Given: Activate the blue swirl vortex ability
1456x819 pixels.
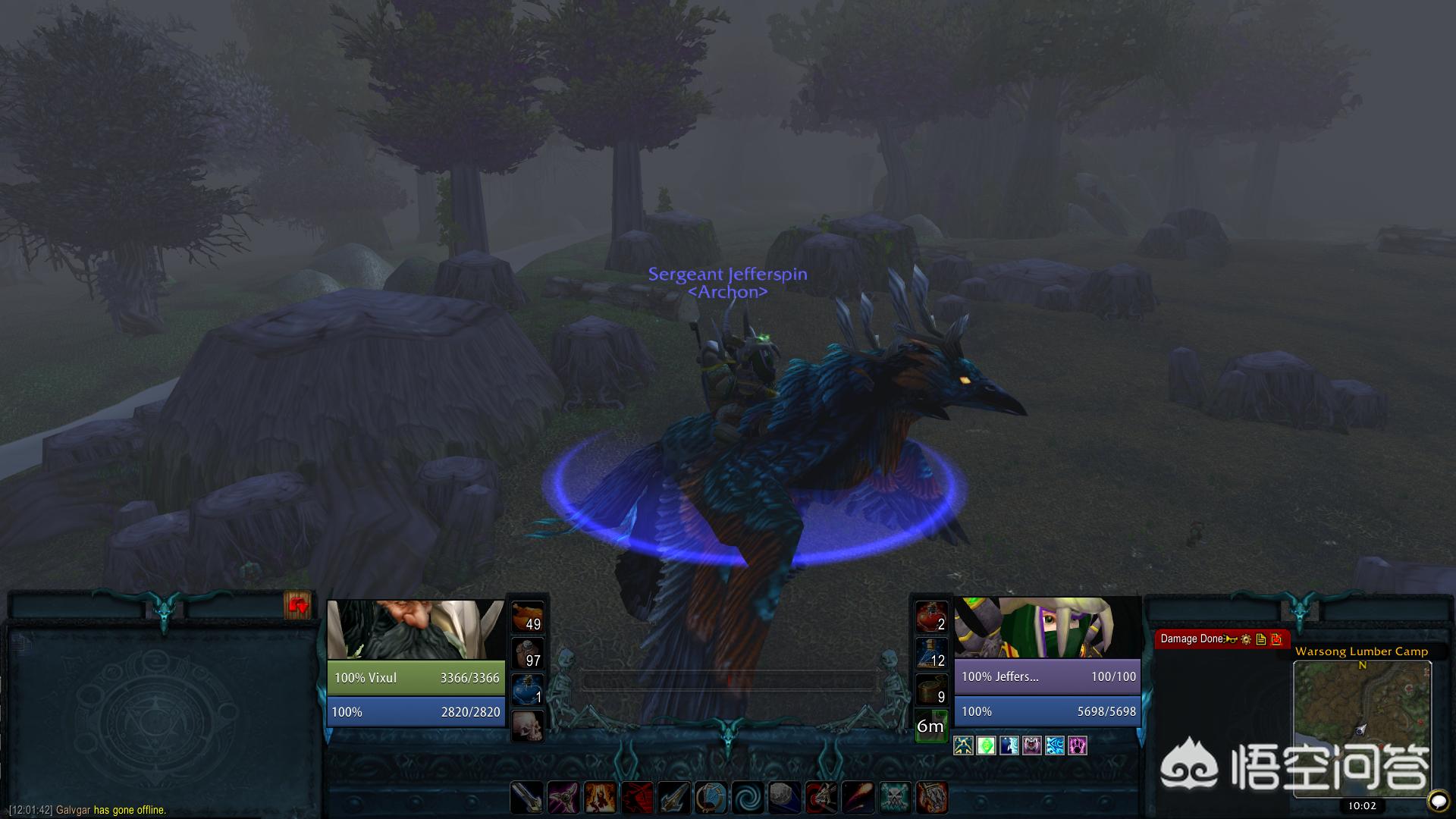Looking at the screenshot, I should pos(748,798).
